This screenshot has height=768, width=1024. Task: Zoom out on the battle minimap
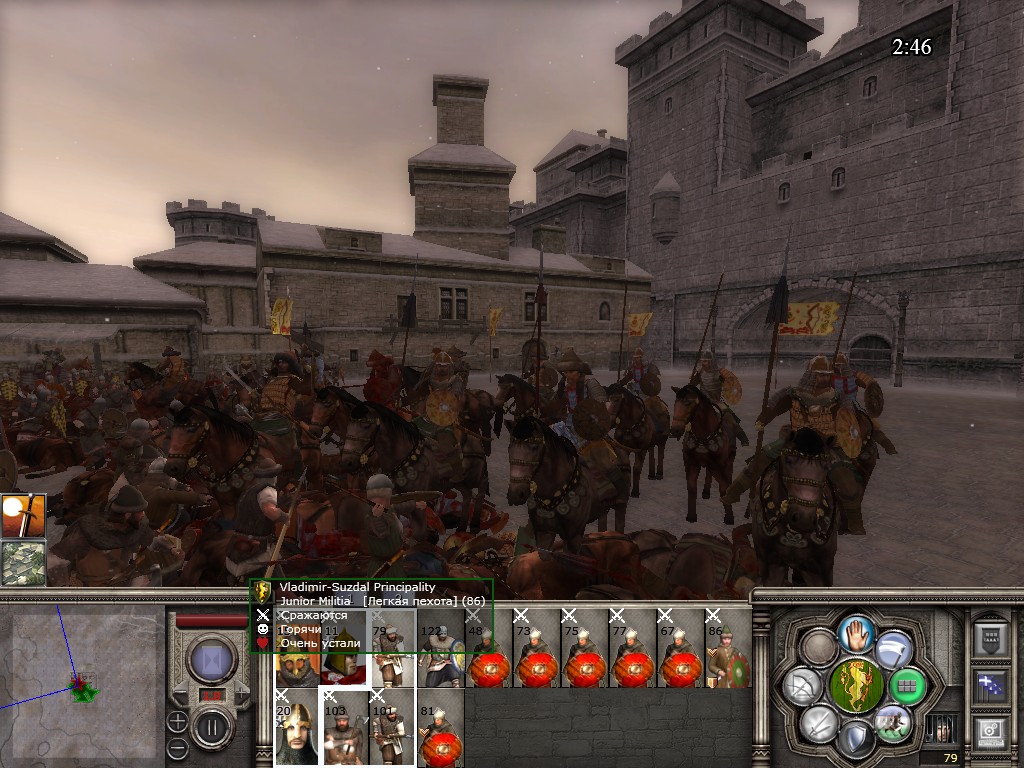coord(177,746)
